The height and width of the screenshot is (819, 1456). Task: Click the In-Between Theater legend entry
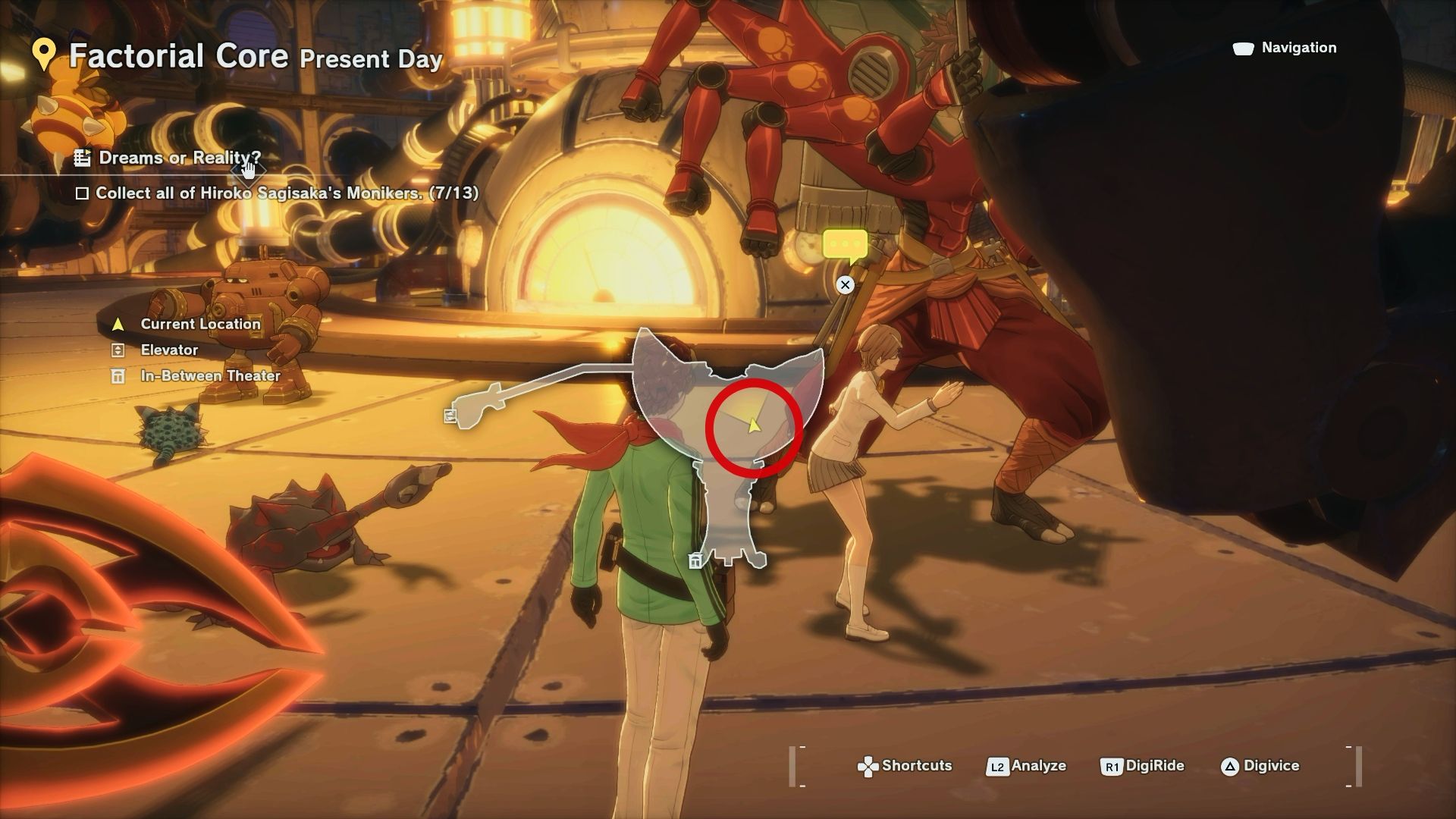[x=210, y=375]
